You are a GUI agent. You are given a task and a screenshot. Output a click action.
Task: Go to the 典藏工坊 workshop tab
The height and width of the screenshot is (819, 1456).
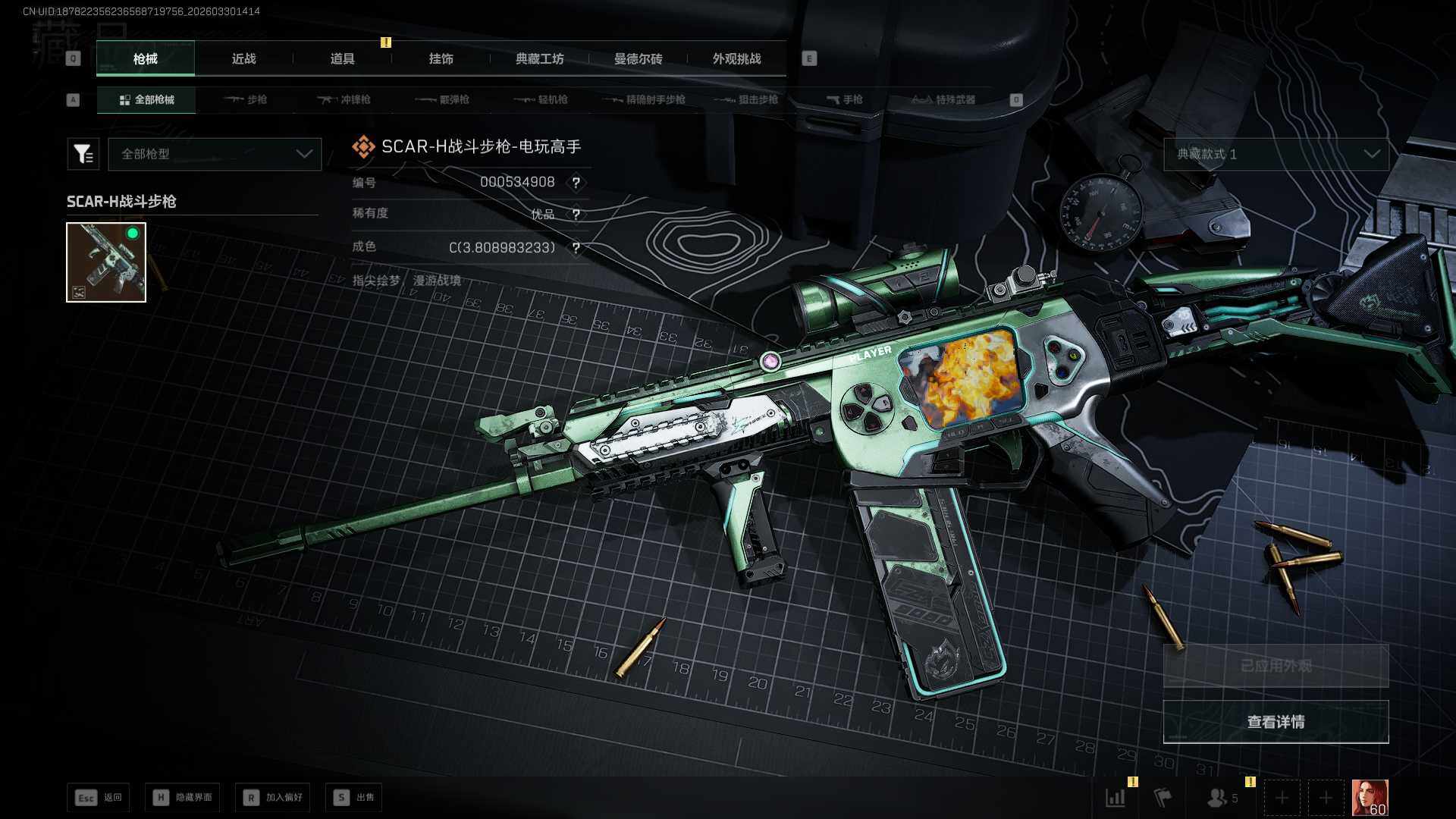pyautogui.click(x=539, y=59)
